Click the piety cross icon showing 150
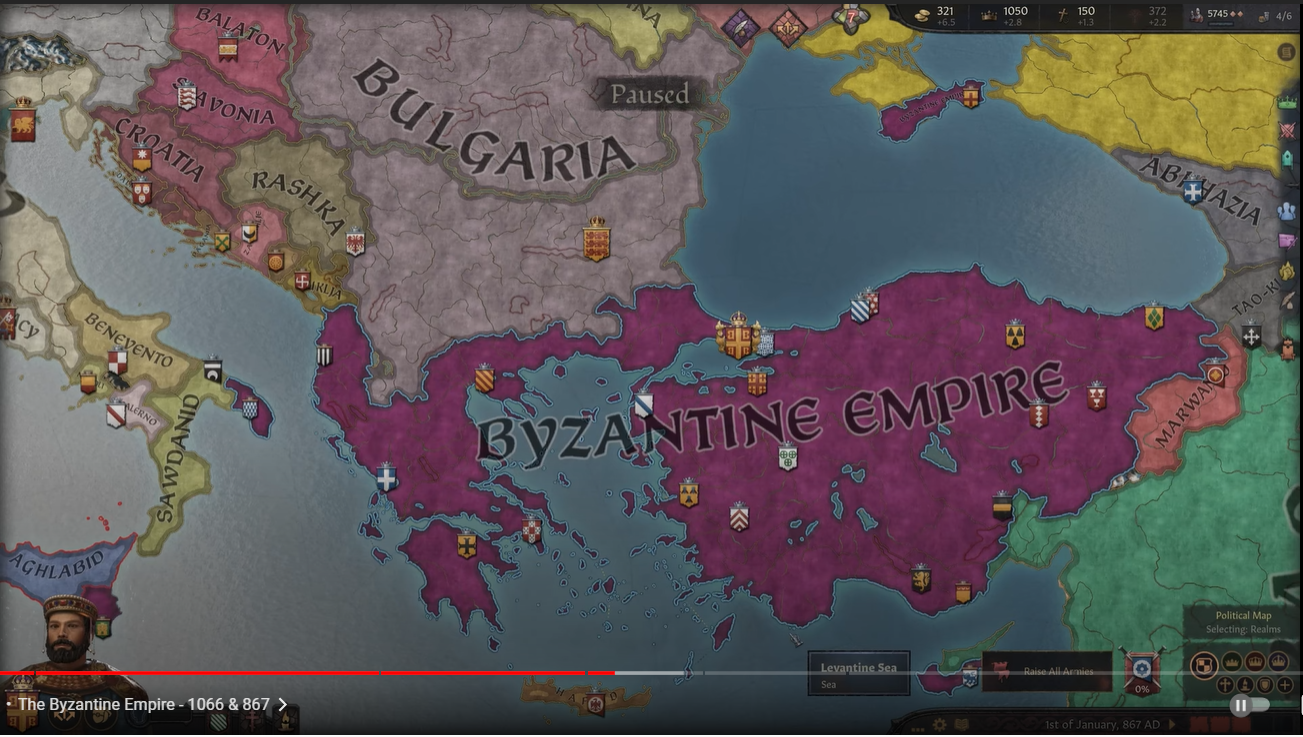The image size is (1303, 737). pyautogui.click(x=1062, y=15)
